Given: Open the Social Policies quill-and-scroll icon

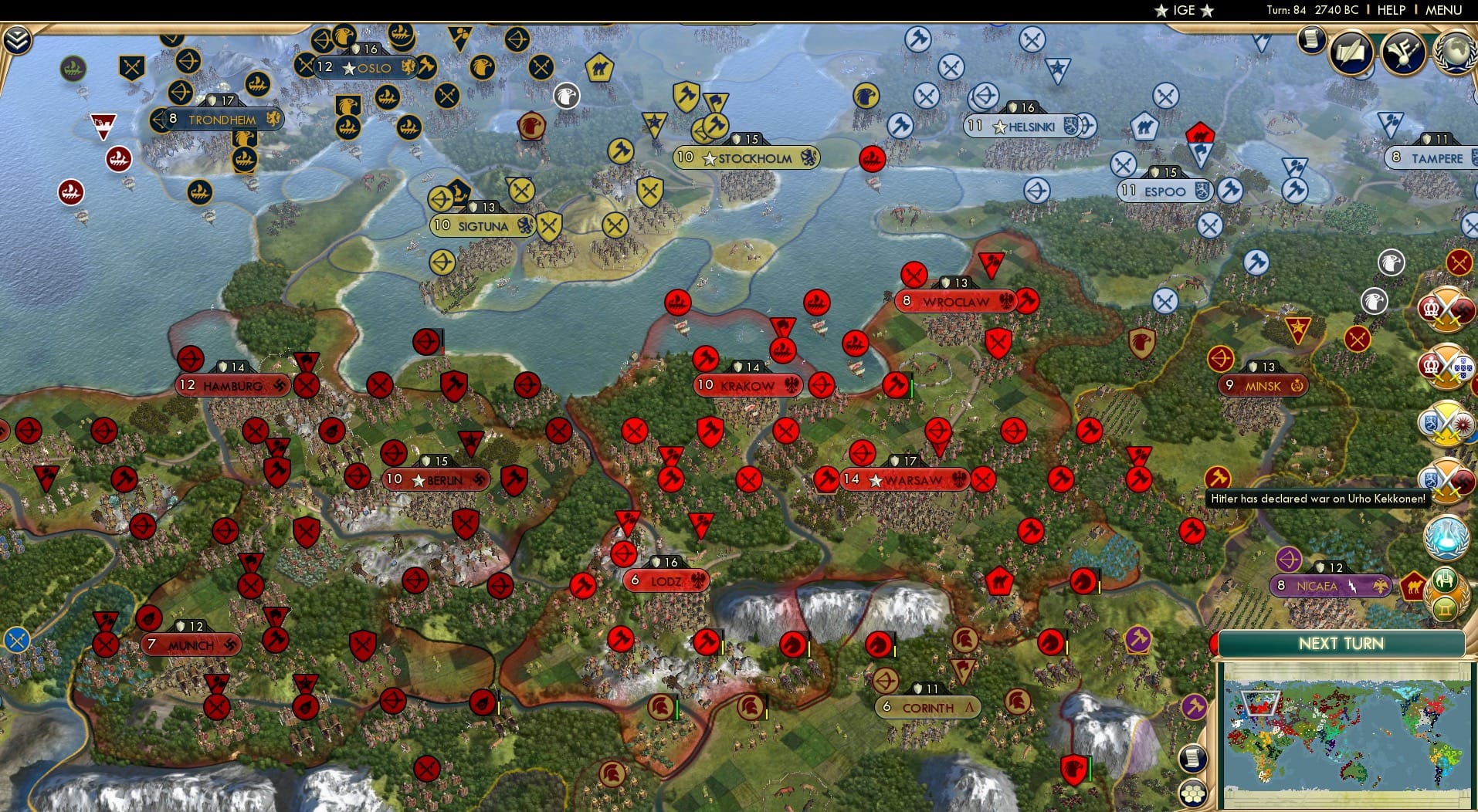Looking at the screenshot, I should 1350,52.
